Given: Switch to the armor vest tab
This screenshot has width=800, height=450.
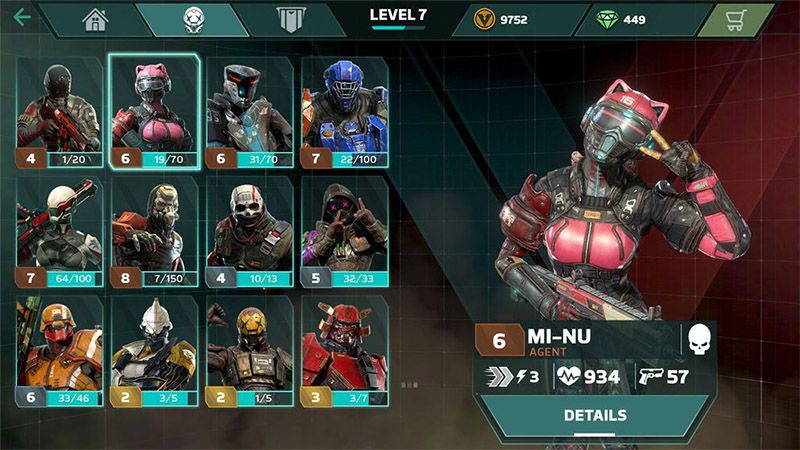Looking at the screenshot, I should pos(290,19).
